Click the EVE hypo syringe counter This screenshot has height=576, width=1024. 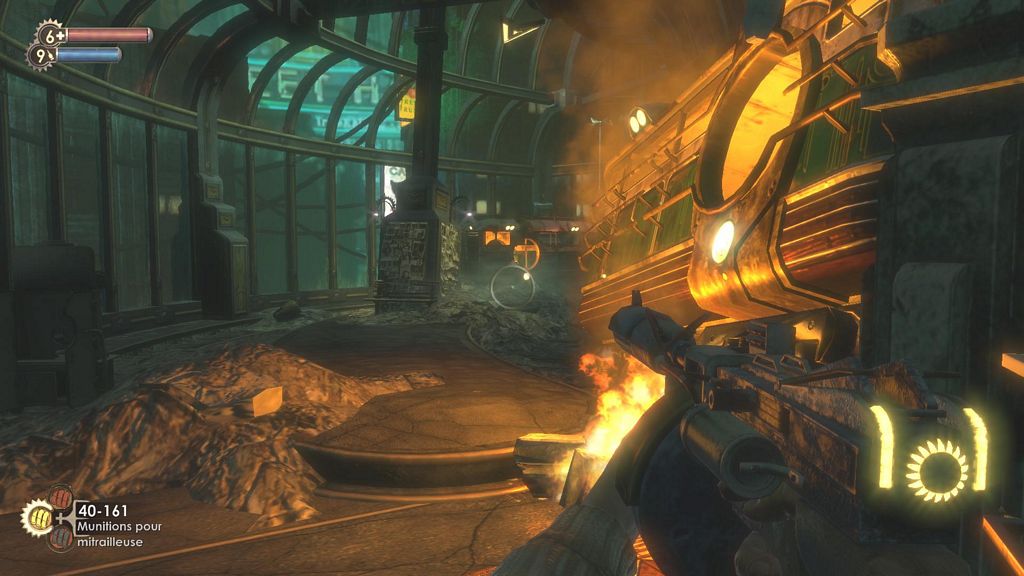[42, 57]
